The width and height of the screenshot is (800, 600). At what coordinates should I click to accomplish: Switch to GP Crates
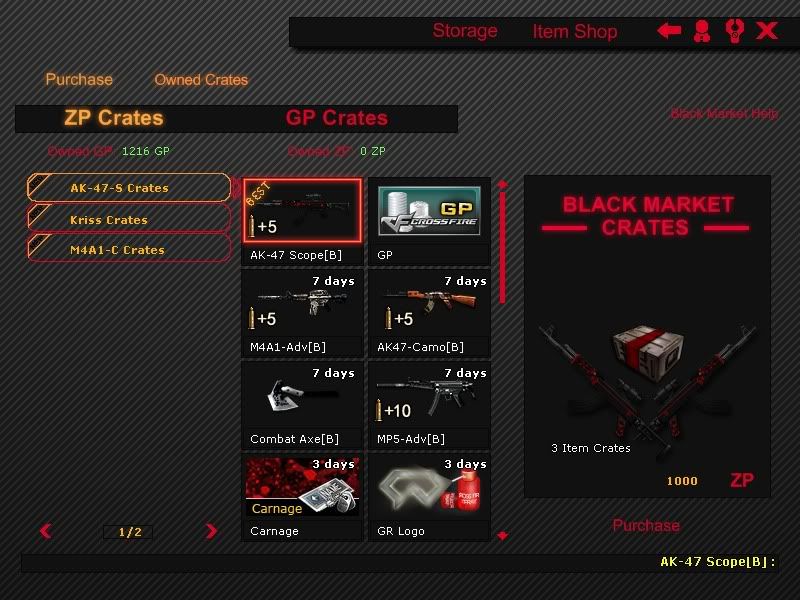(x=337, y=118)
